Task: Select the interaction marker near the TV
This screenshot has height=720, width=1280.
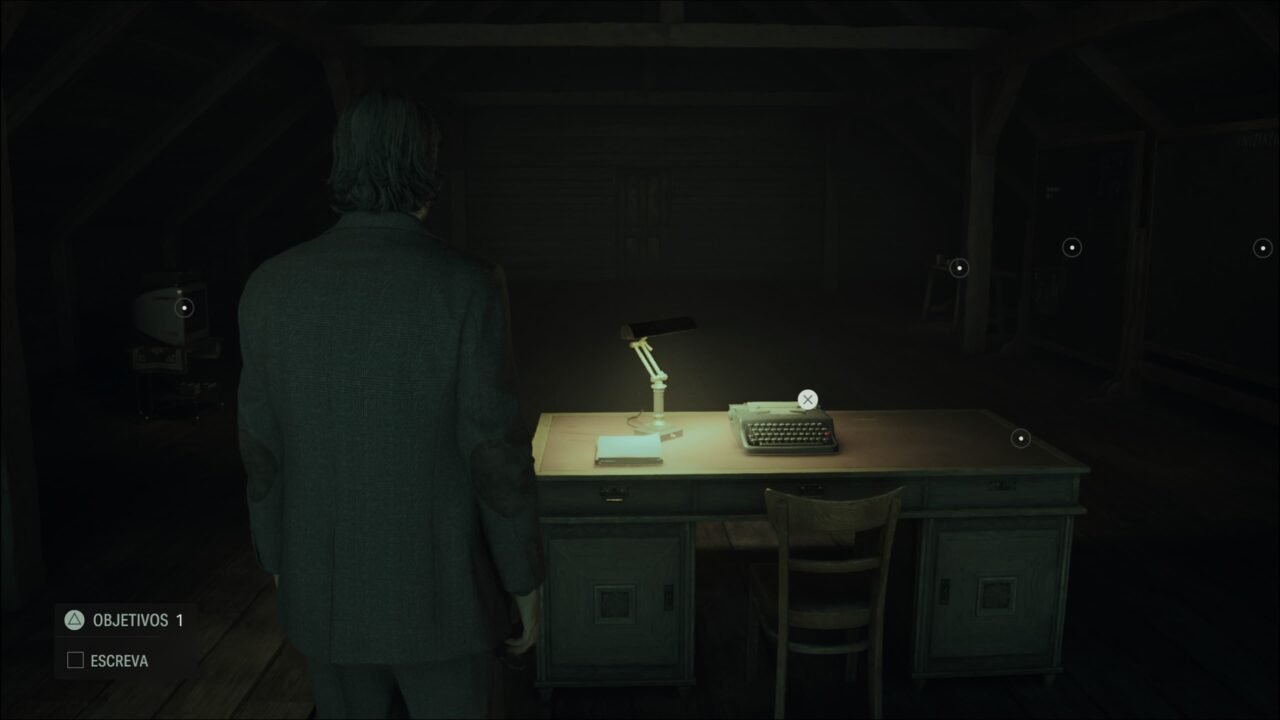Action: coord(183,307)
